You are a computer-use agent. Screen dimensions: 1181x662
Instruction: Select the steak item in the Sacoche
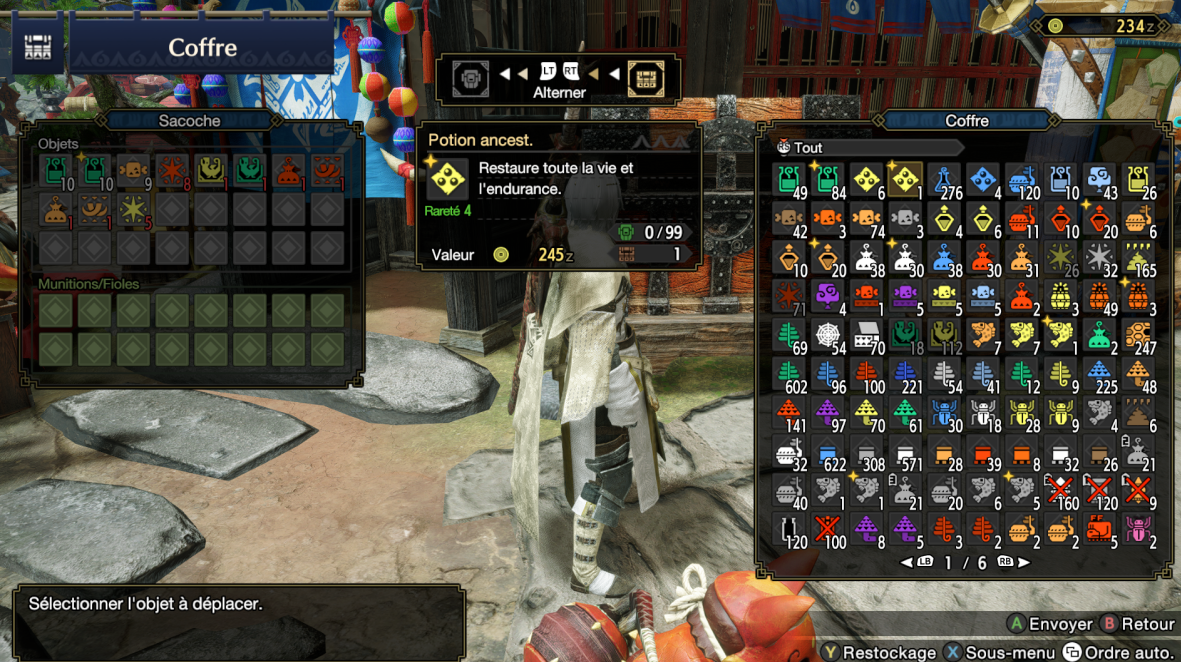[x=133, y=172]
